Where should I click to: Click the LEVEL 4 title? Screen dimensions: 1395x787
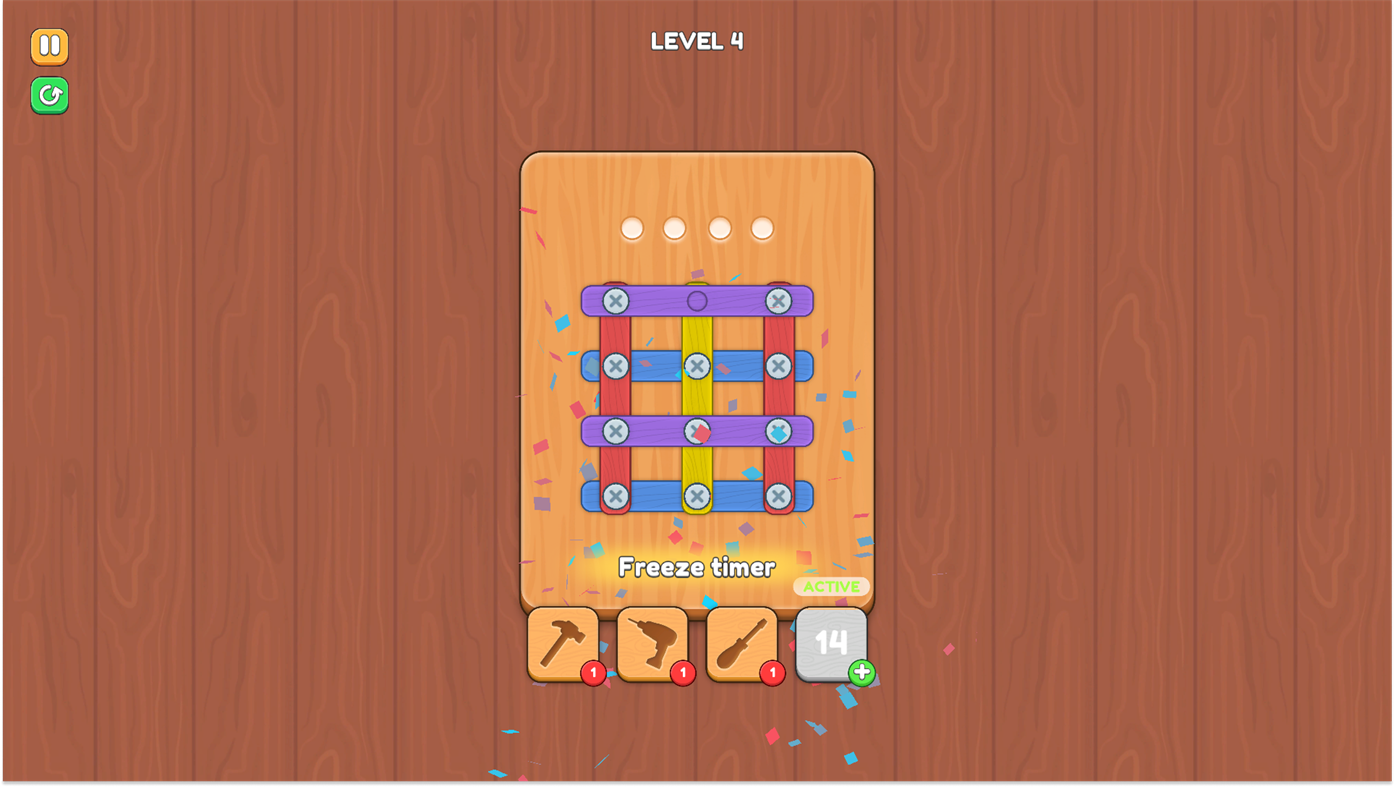696,40
